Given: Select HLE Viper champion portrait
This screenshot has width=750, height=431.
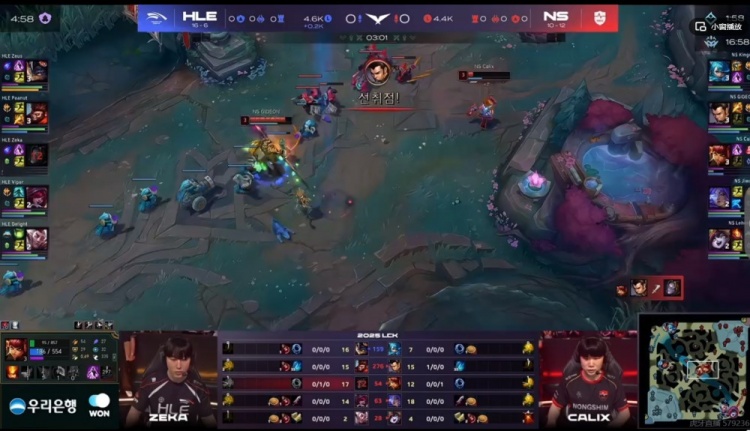Looking at the screenshot, I should tap(37, 198).
